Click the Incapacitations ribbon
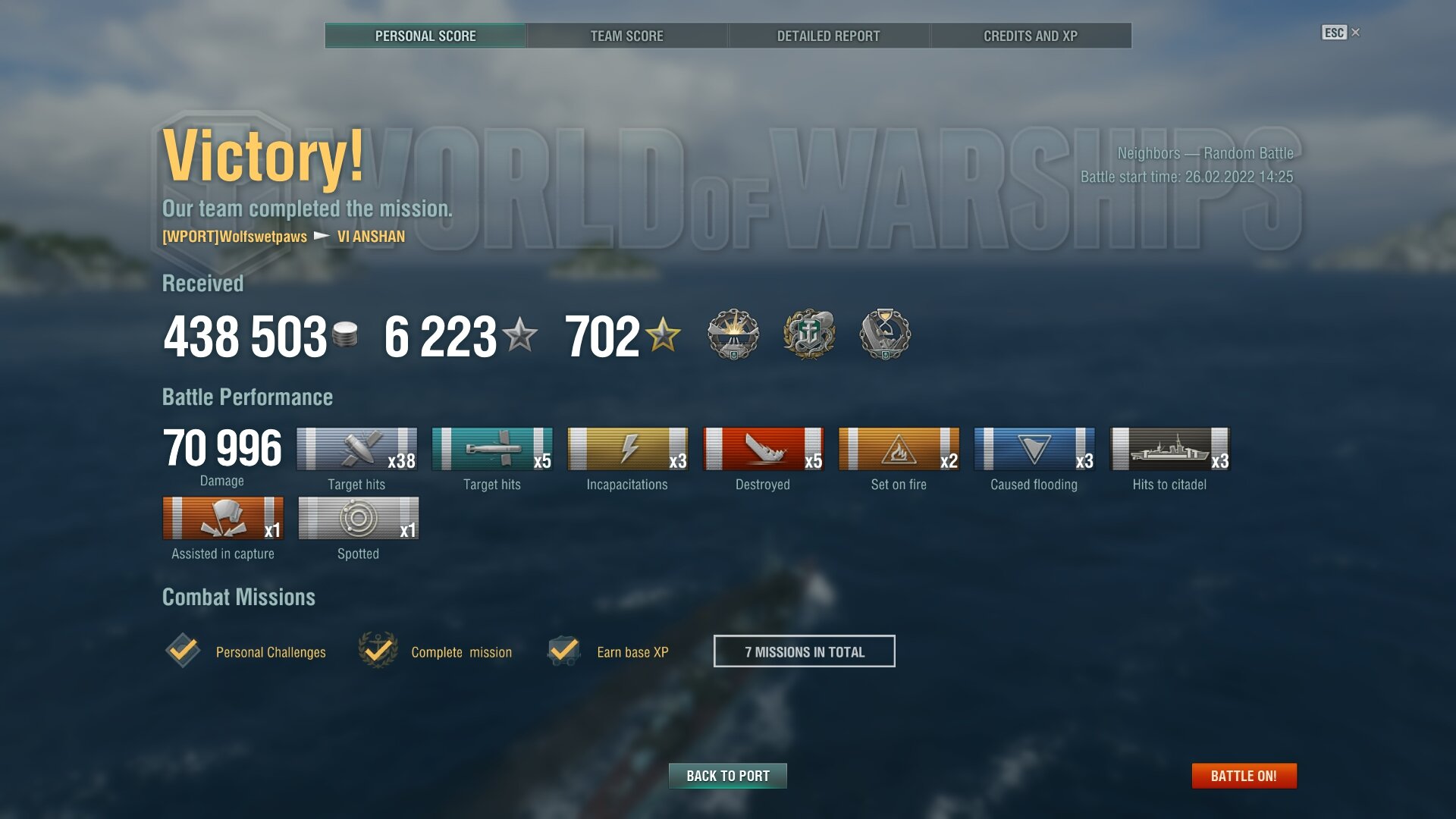 [627, 449]
